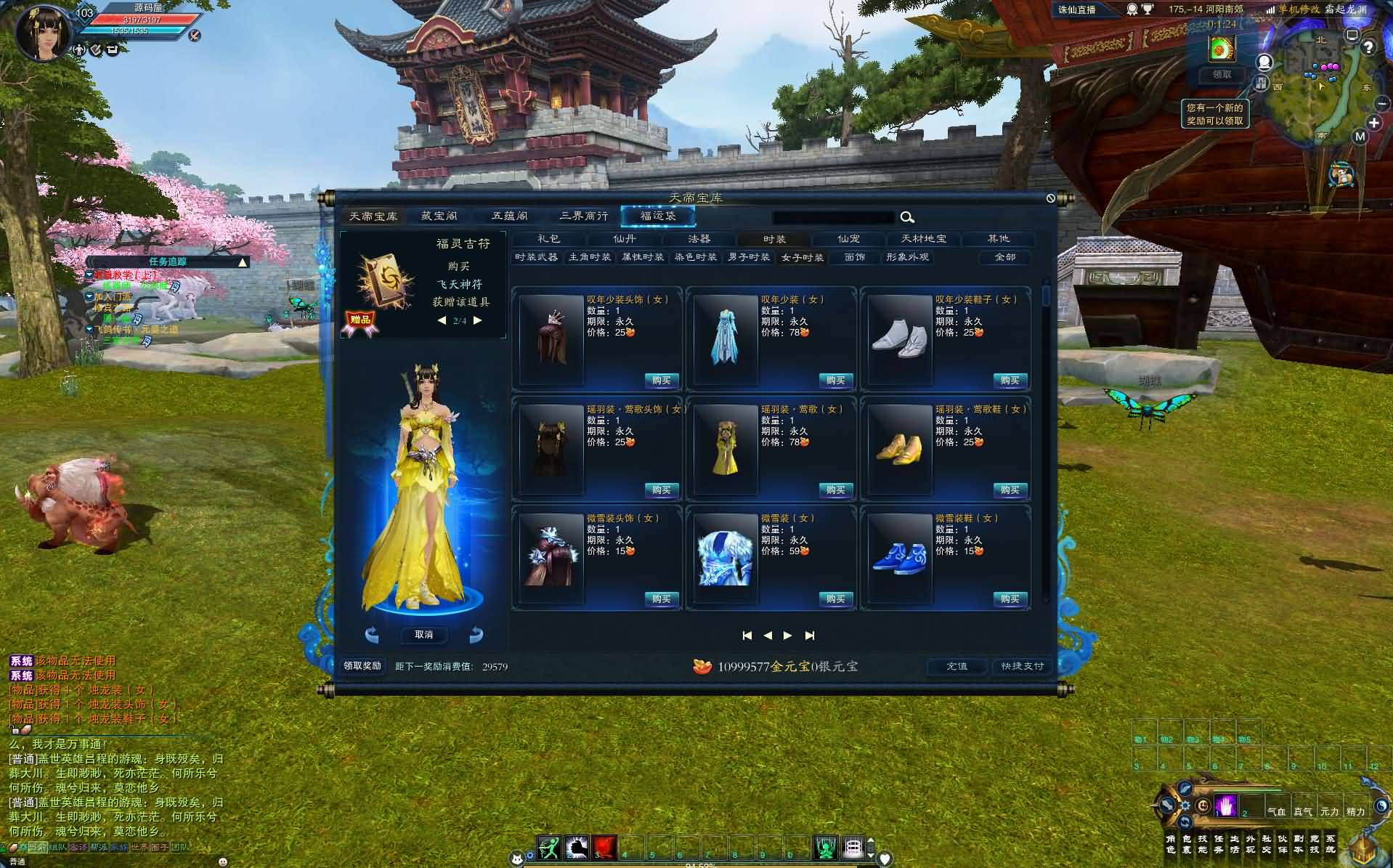Switch to the 藏宝阁 shop tab

point(439,216)
